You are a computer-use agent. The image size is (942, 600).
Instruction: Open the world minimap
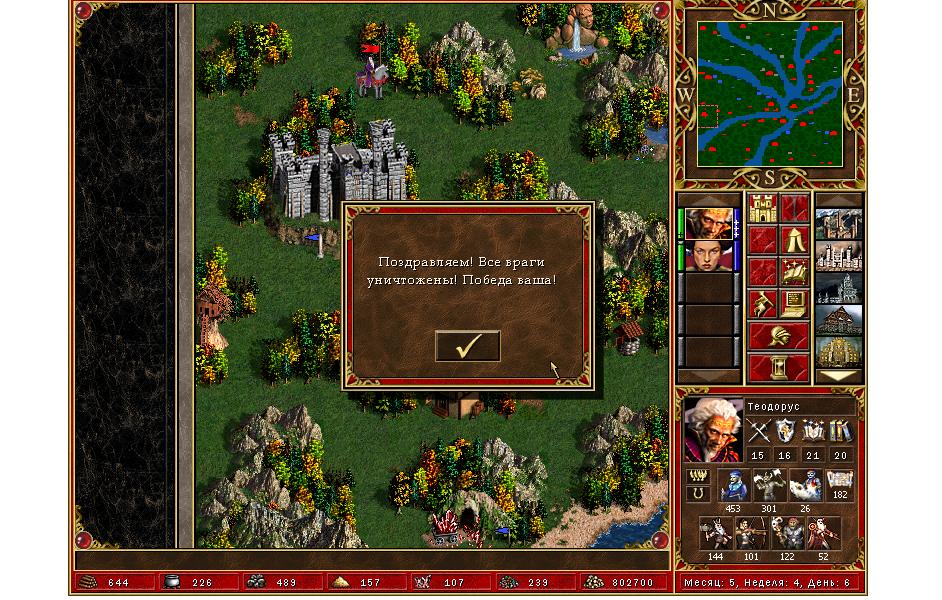769,97
